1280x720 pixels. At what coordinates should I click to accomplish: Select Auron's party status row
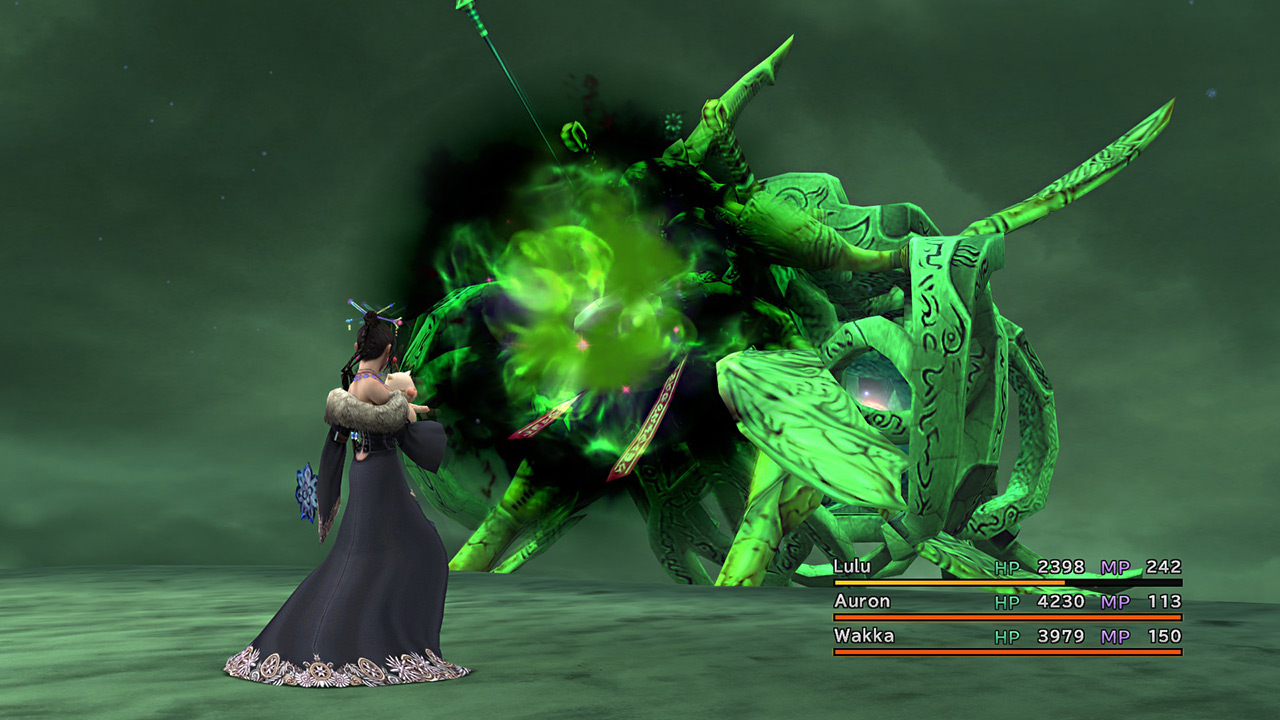(x=1007, y=602)
